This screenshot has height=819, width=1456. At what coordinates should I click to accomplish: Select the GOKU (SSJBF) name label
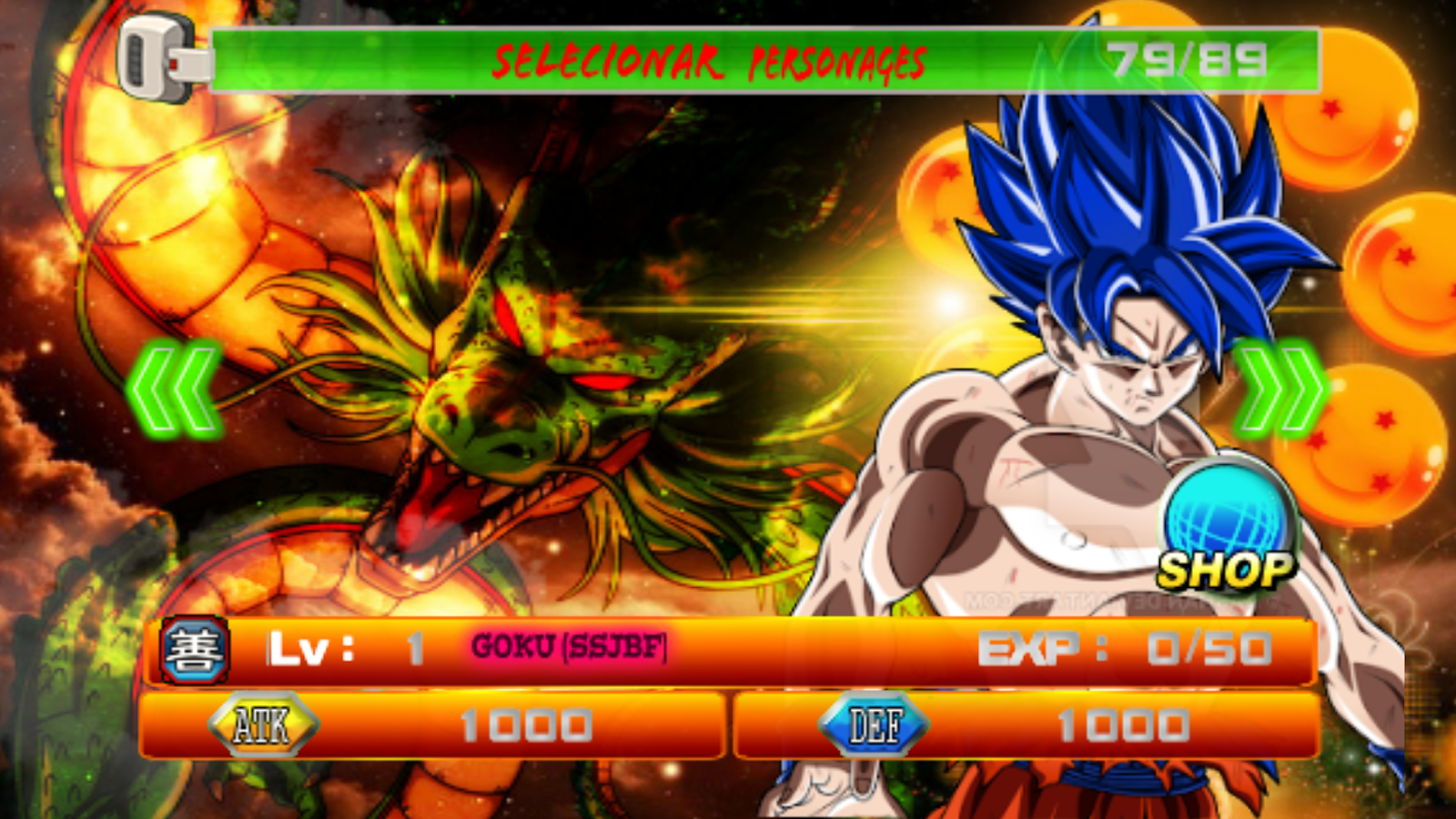[x=569, y=649]
